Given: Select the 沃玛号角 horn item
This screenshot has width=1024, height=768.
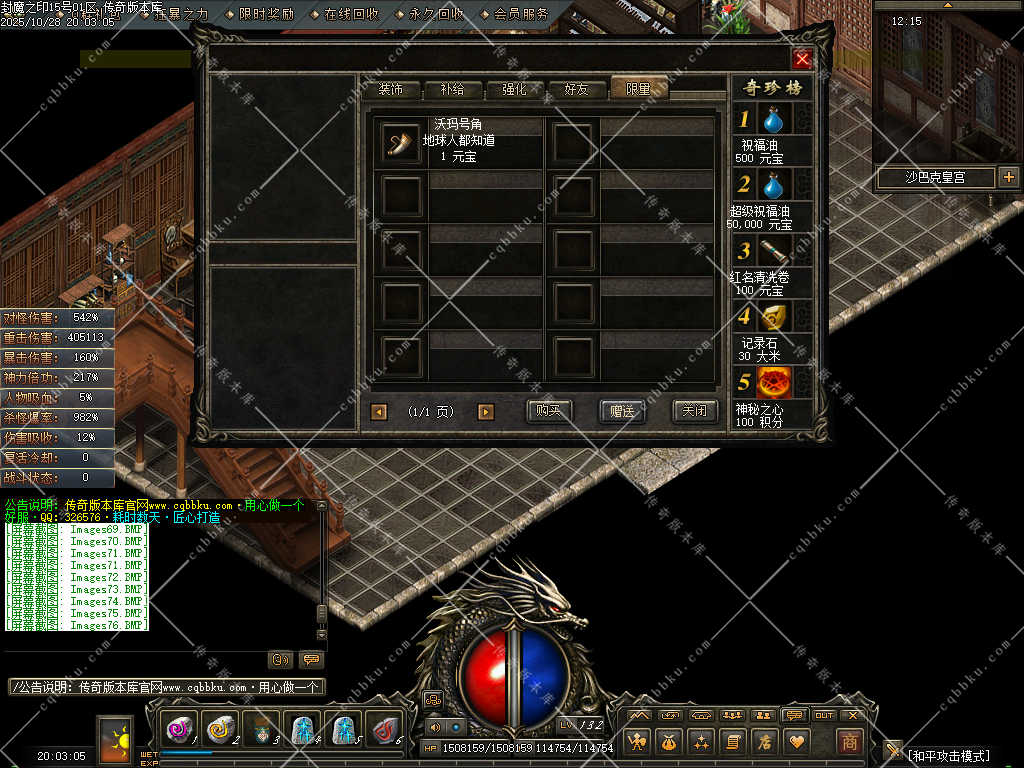Looking at the screenshot, I should (x=401, y=142).
